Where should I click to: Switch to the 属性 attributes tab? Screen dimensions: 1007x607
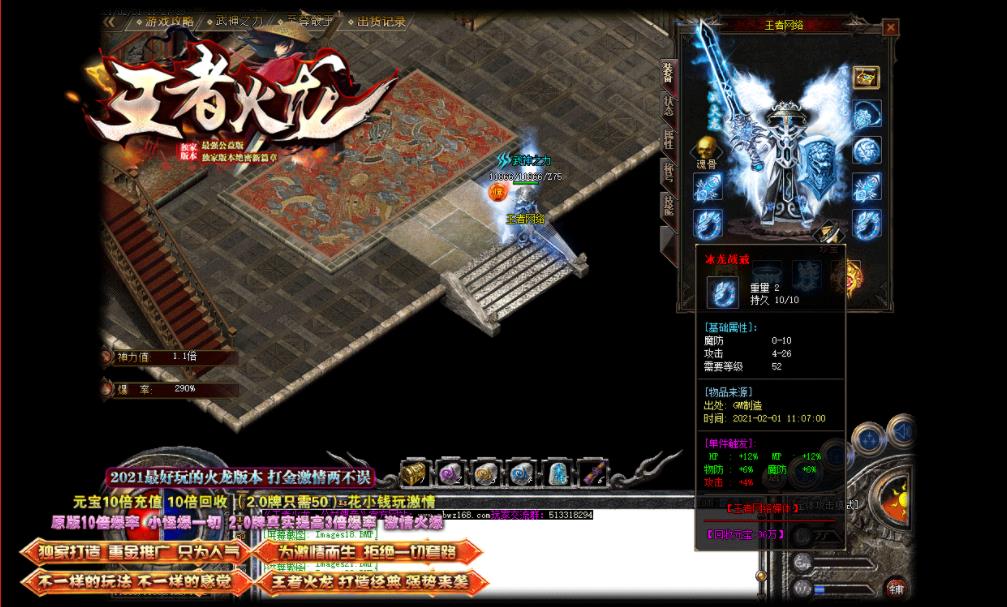[667, 139]
